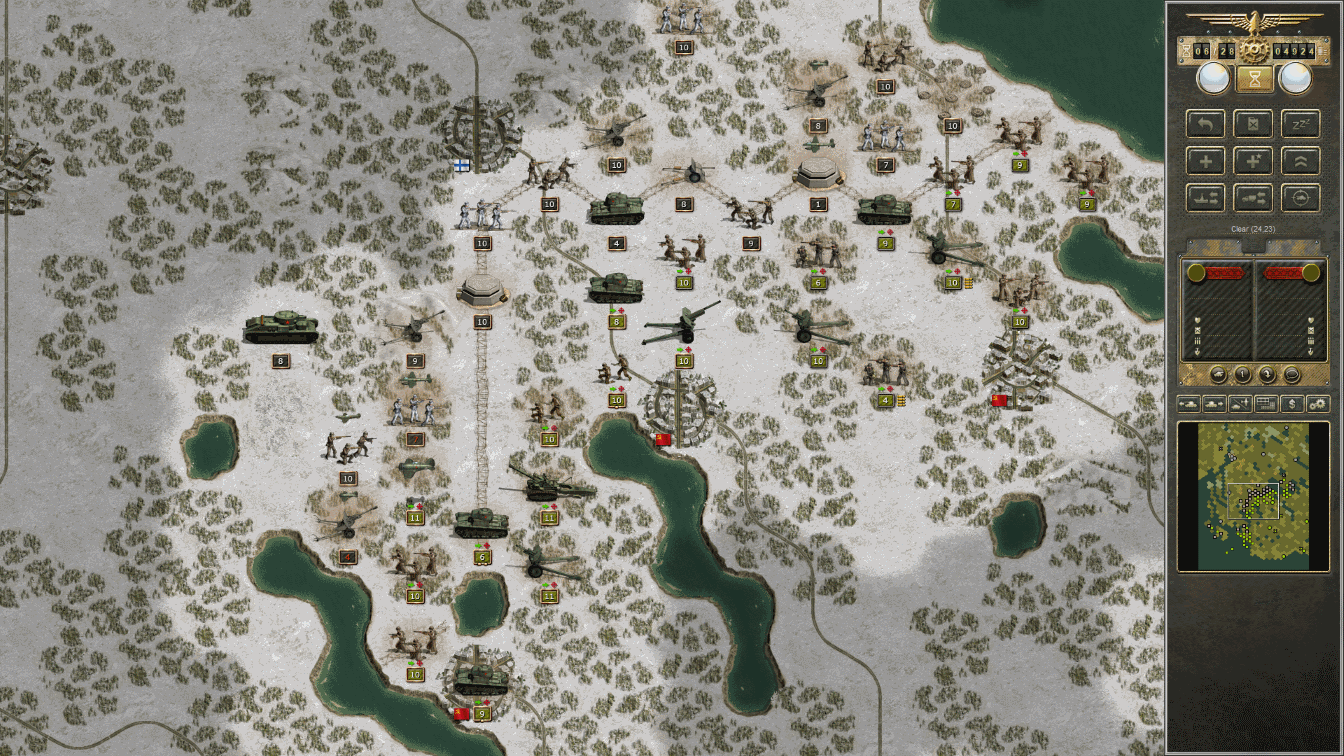Upgrade the unit with the chevrons button

click(1300, 161)
